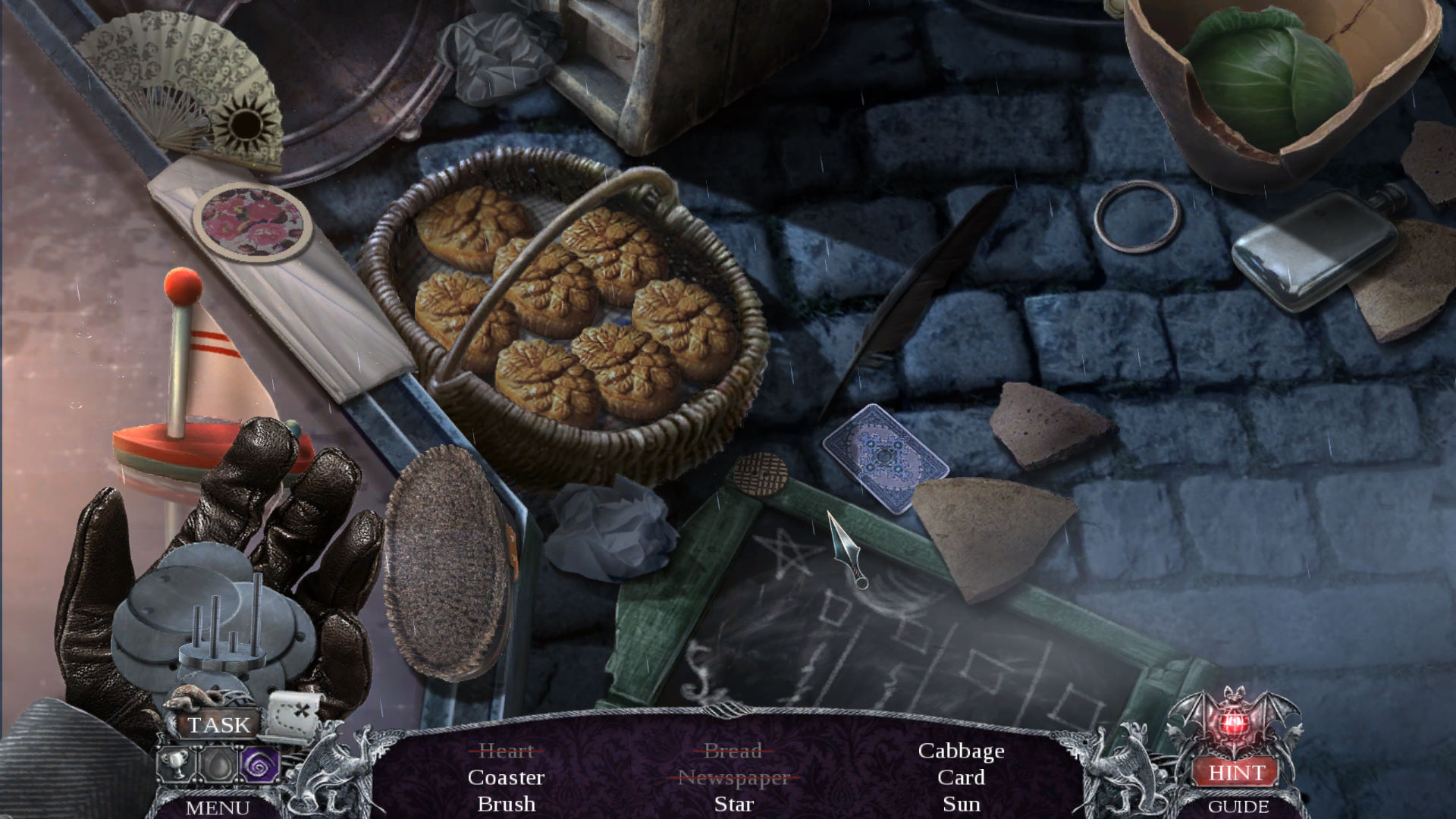Viewport: 1456px width, 819px height.
Task: View achievements via the trophy icon
Action: point(176,764)
